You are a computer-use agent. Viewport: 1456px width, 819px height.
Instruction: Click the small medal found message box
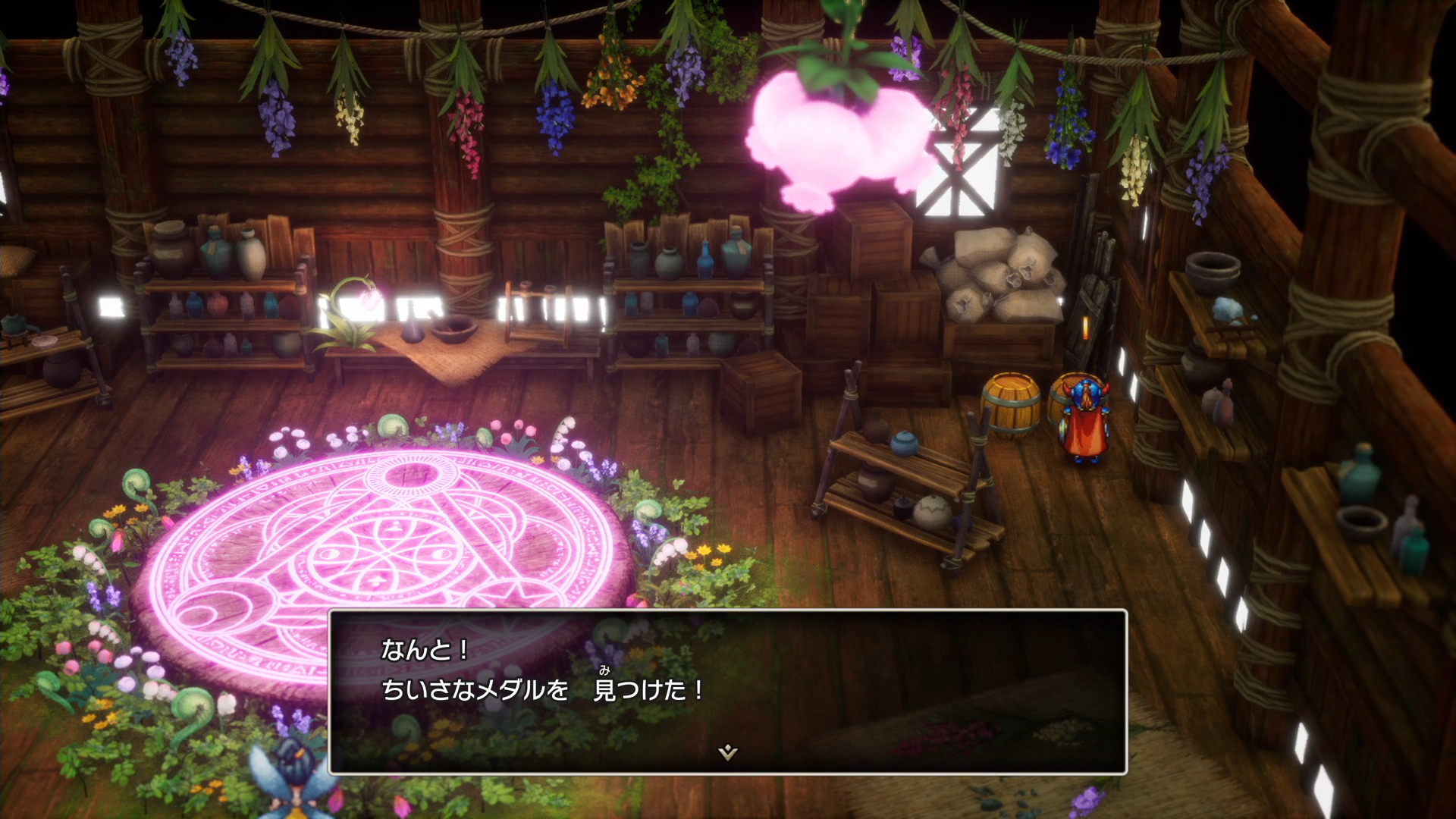727,691
